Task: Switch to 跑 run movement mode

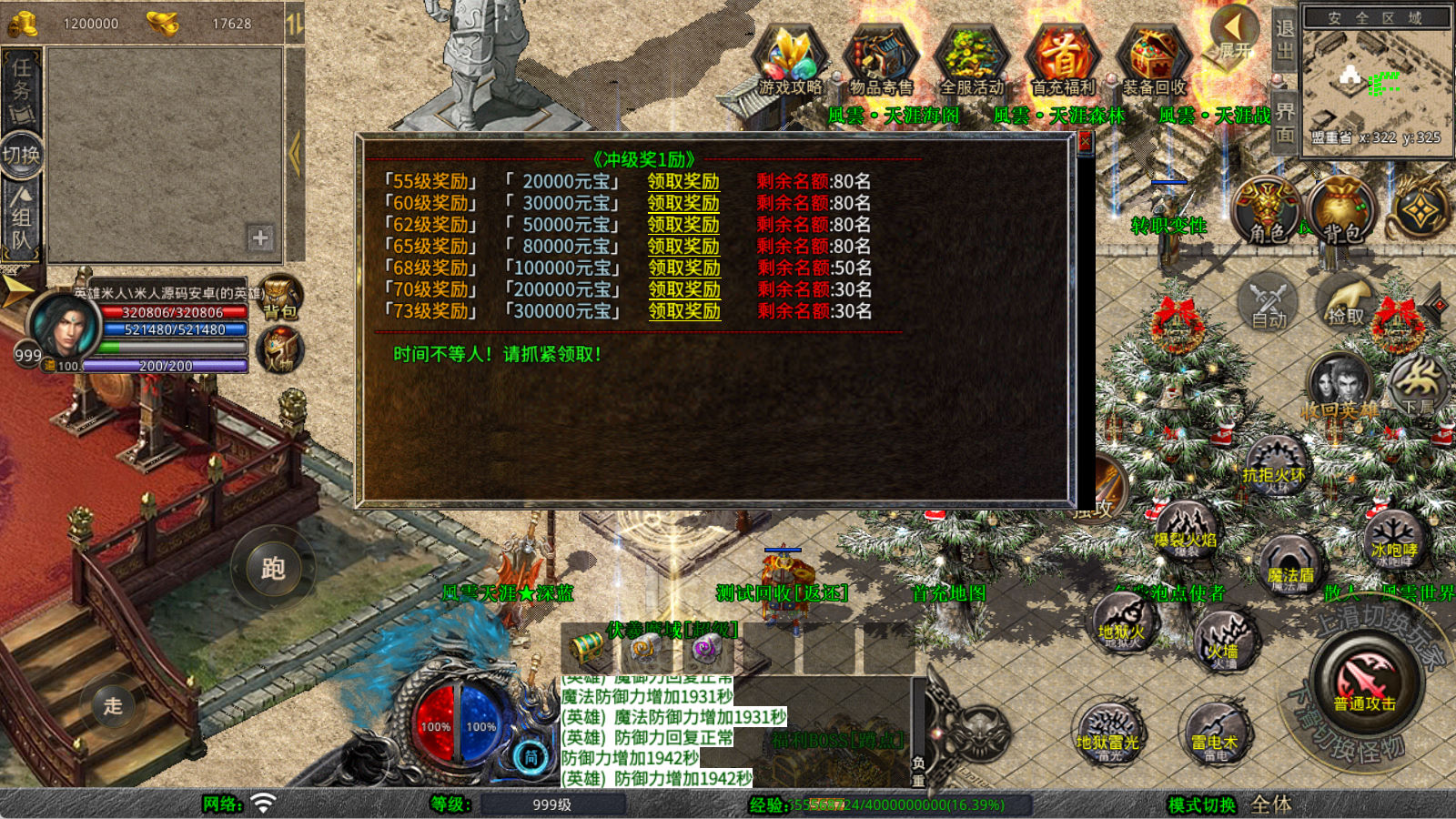Action: tap(273, 569)
